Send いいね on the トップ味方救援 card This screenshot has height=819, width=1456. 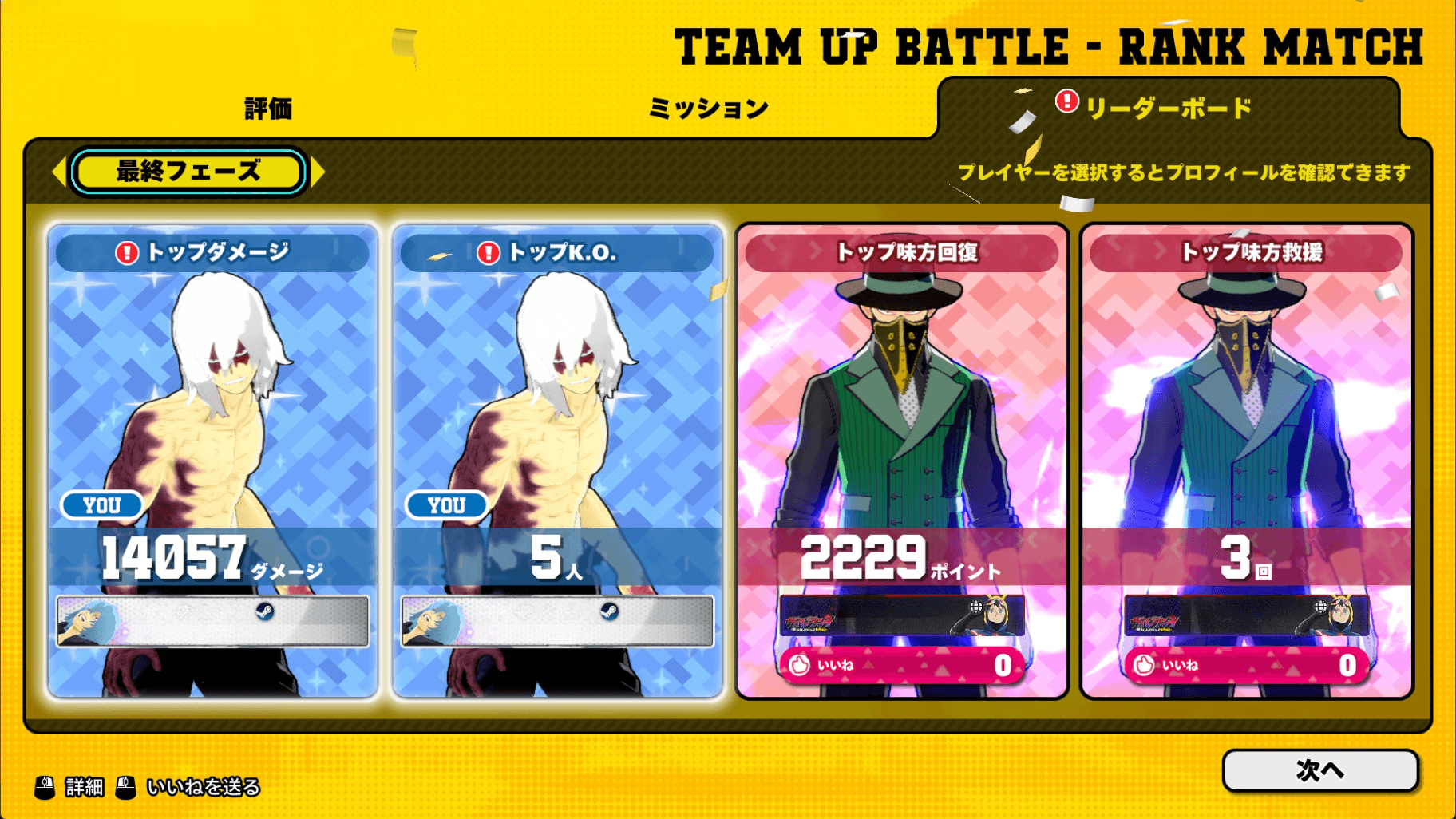(x=1246, y=665)
